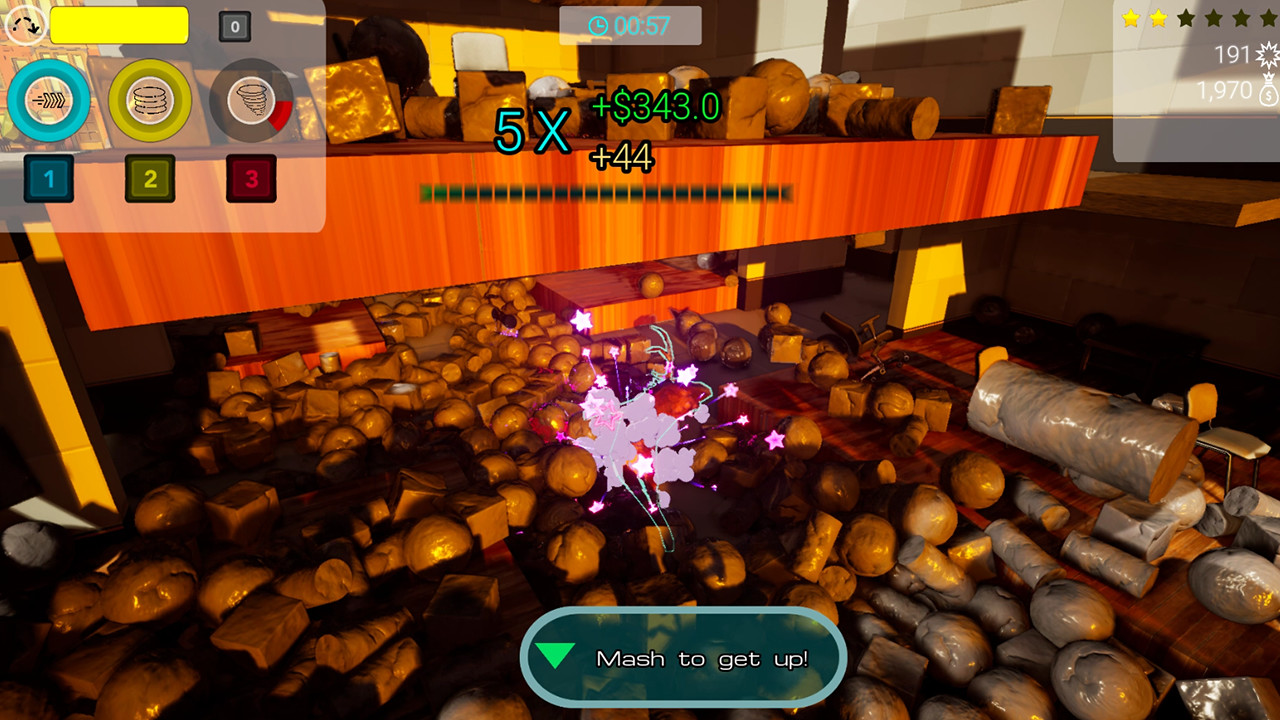Click the circular rotate arrow icon top-left
1280x720 pixels.
(27, 24)
